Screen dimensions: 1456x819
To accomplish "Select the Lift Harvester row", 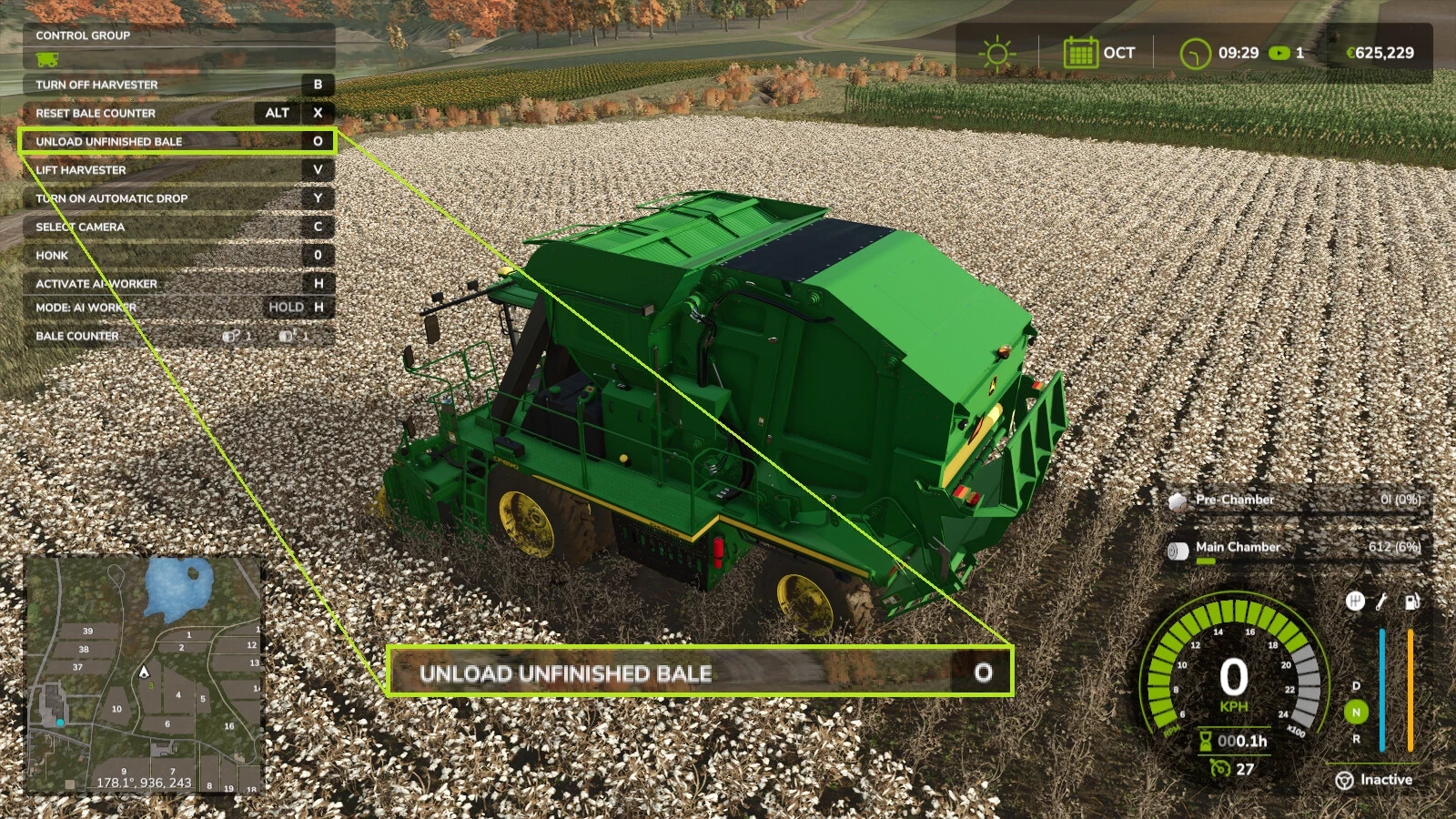I will (x=177, y=170).
